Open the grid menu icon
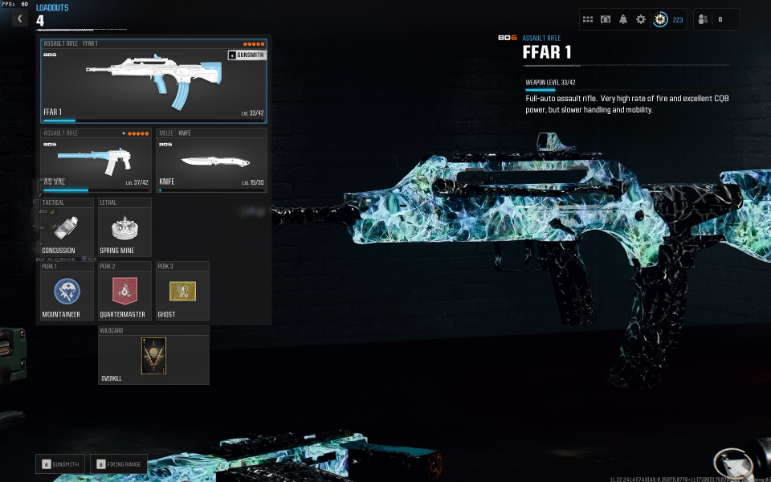This screenshot has height=482, width=771. click(588, 19)
